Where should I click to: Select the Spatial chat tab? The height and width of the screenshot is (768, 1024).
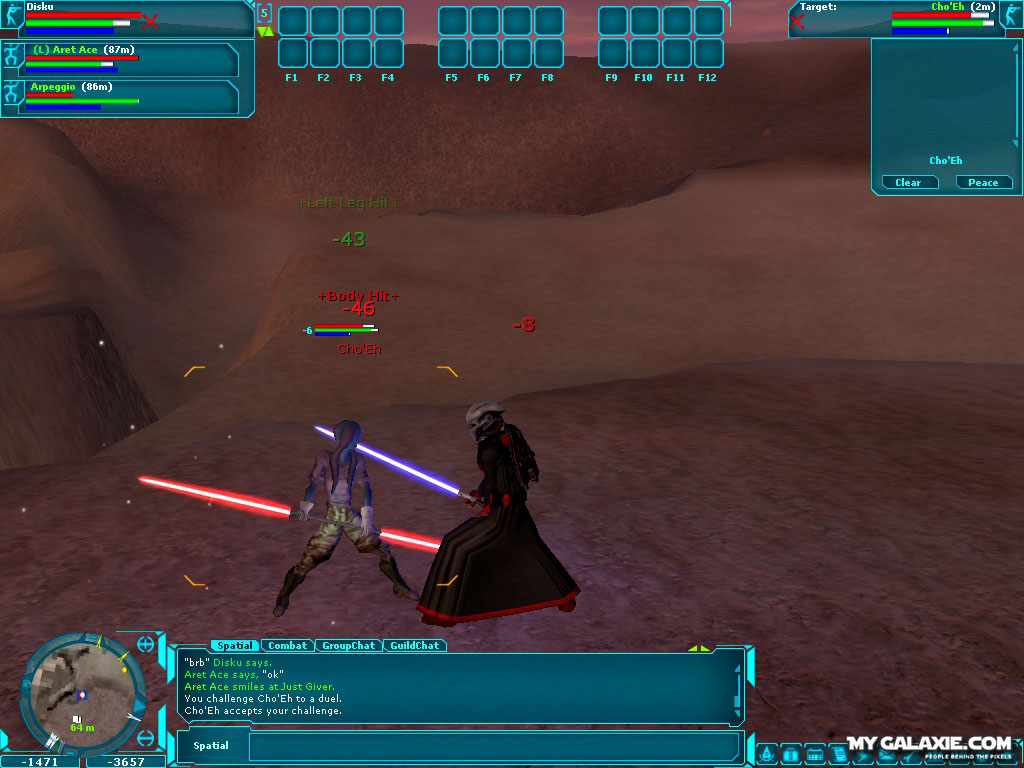[x=232, y=646]
